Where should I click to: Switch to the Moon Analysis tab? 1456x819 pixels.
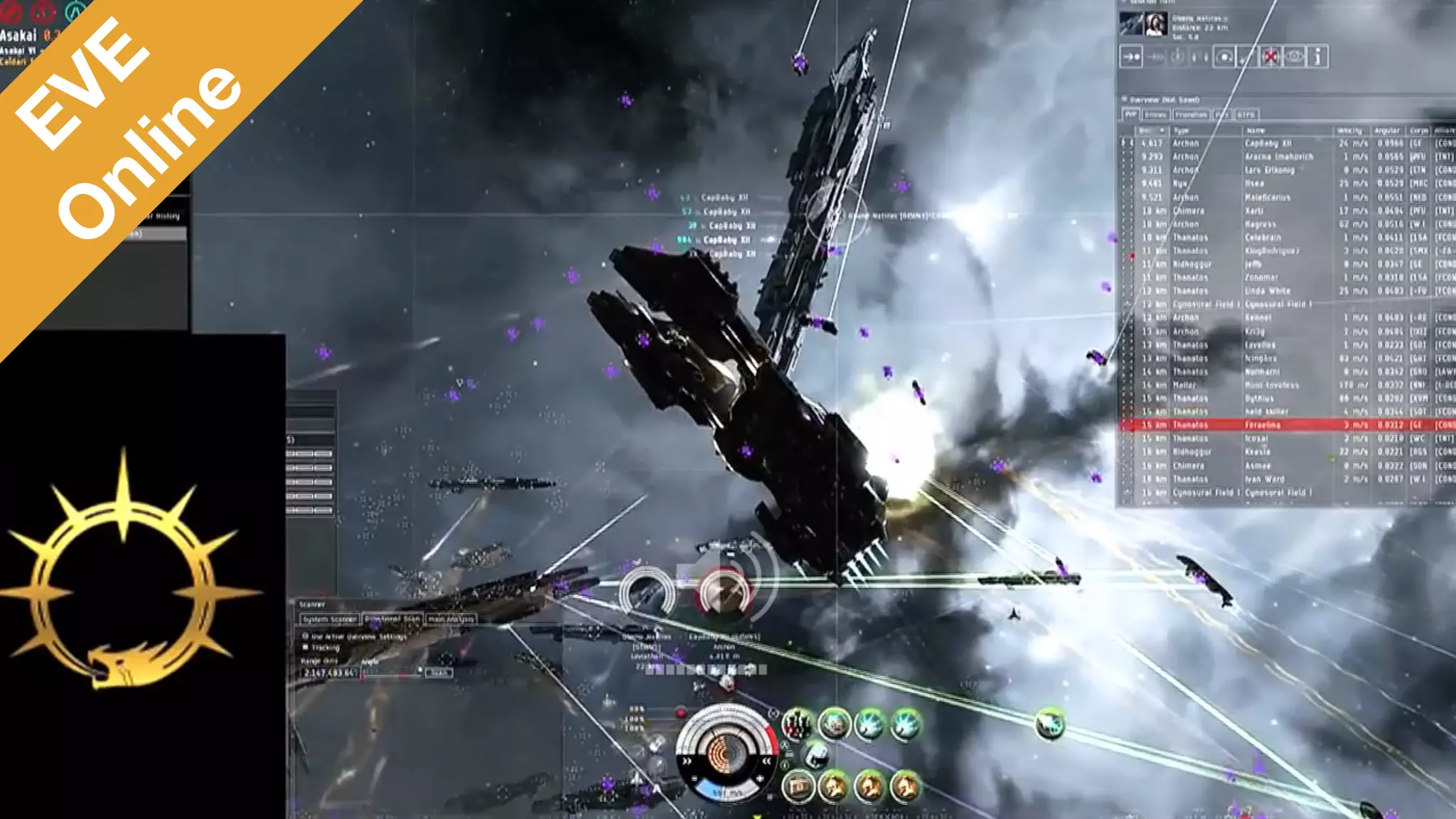(x=451, y=619)
